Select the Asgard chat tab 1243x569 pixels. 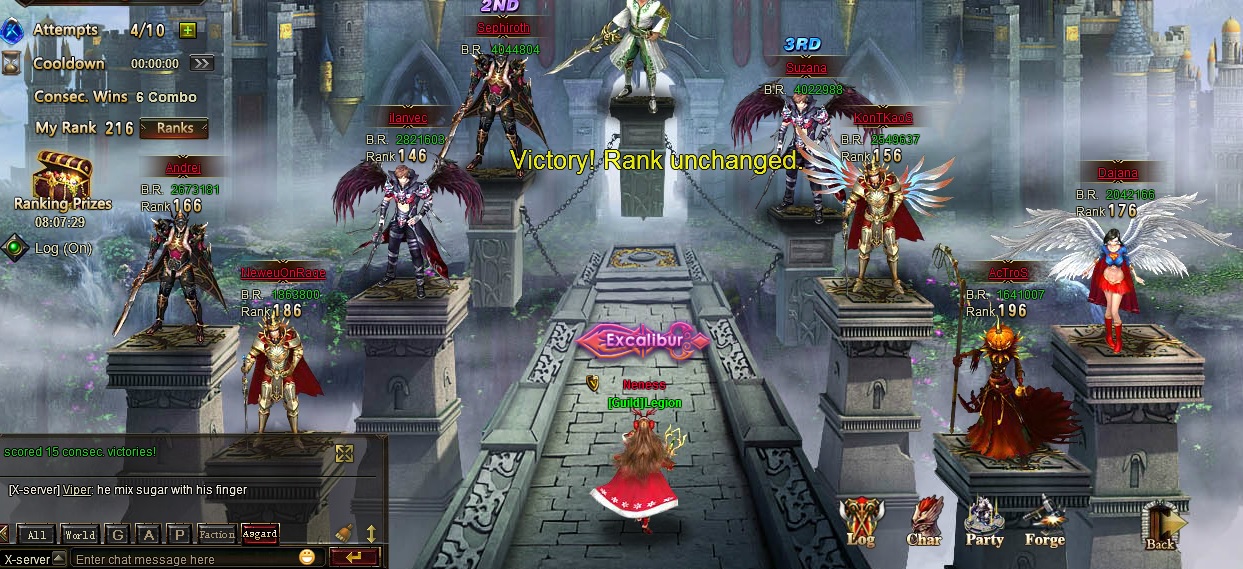pos(260,534)
